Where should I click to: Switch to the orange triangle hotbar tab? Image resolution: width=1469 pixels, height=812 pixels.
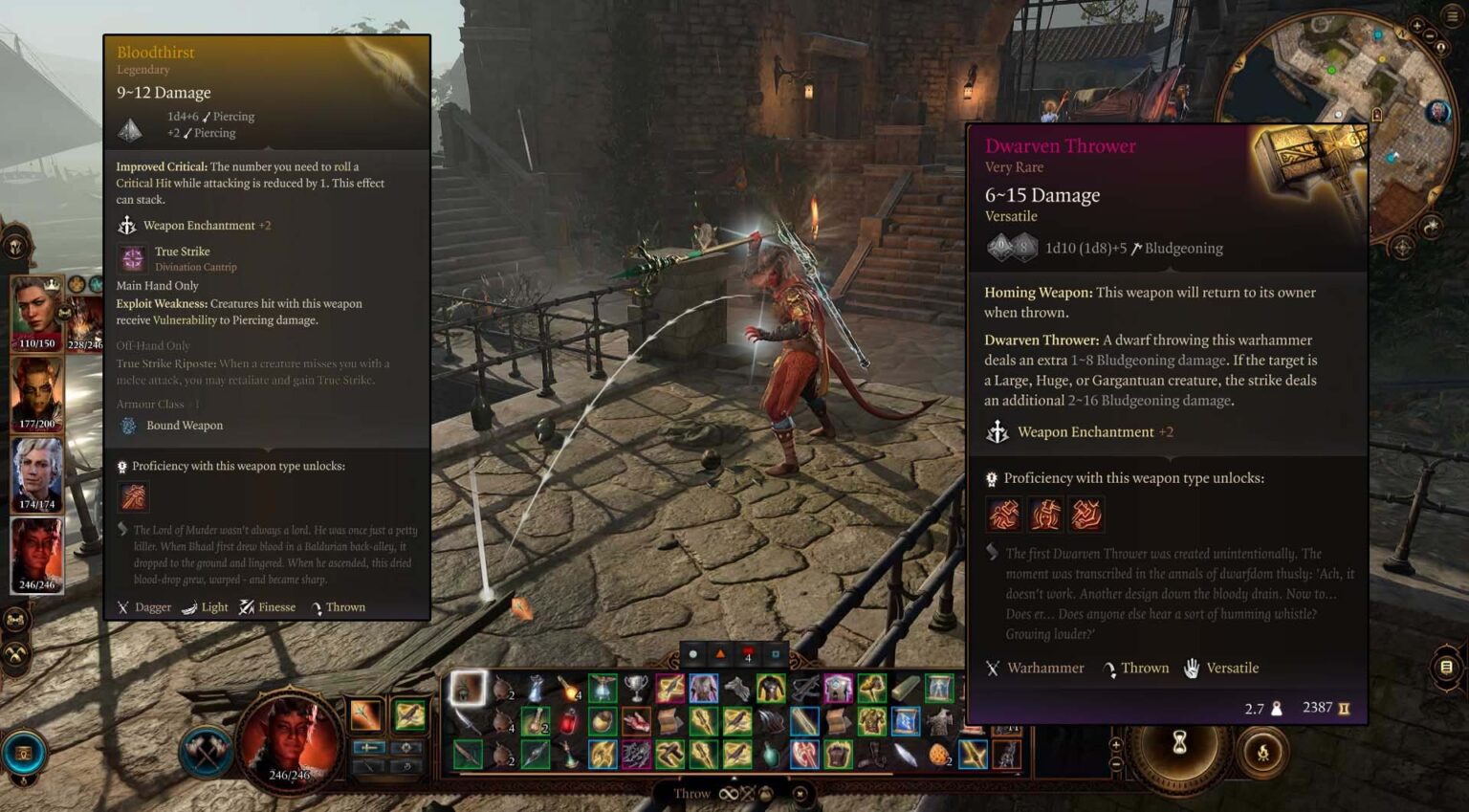pos(721,654)
